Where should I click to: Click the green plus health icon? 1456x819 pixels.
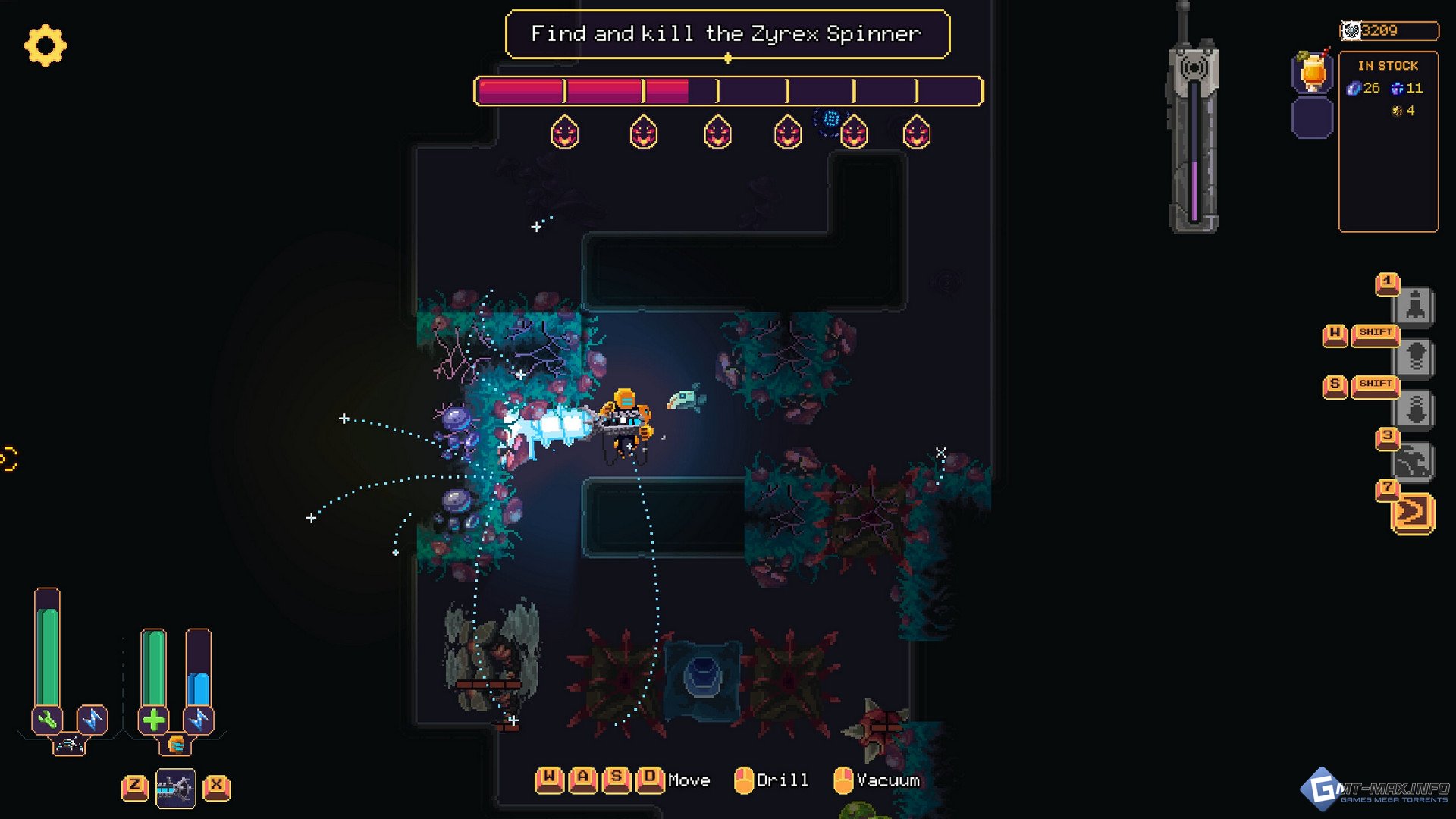[153, 719]
